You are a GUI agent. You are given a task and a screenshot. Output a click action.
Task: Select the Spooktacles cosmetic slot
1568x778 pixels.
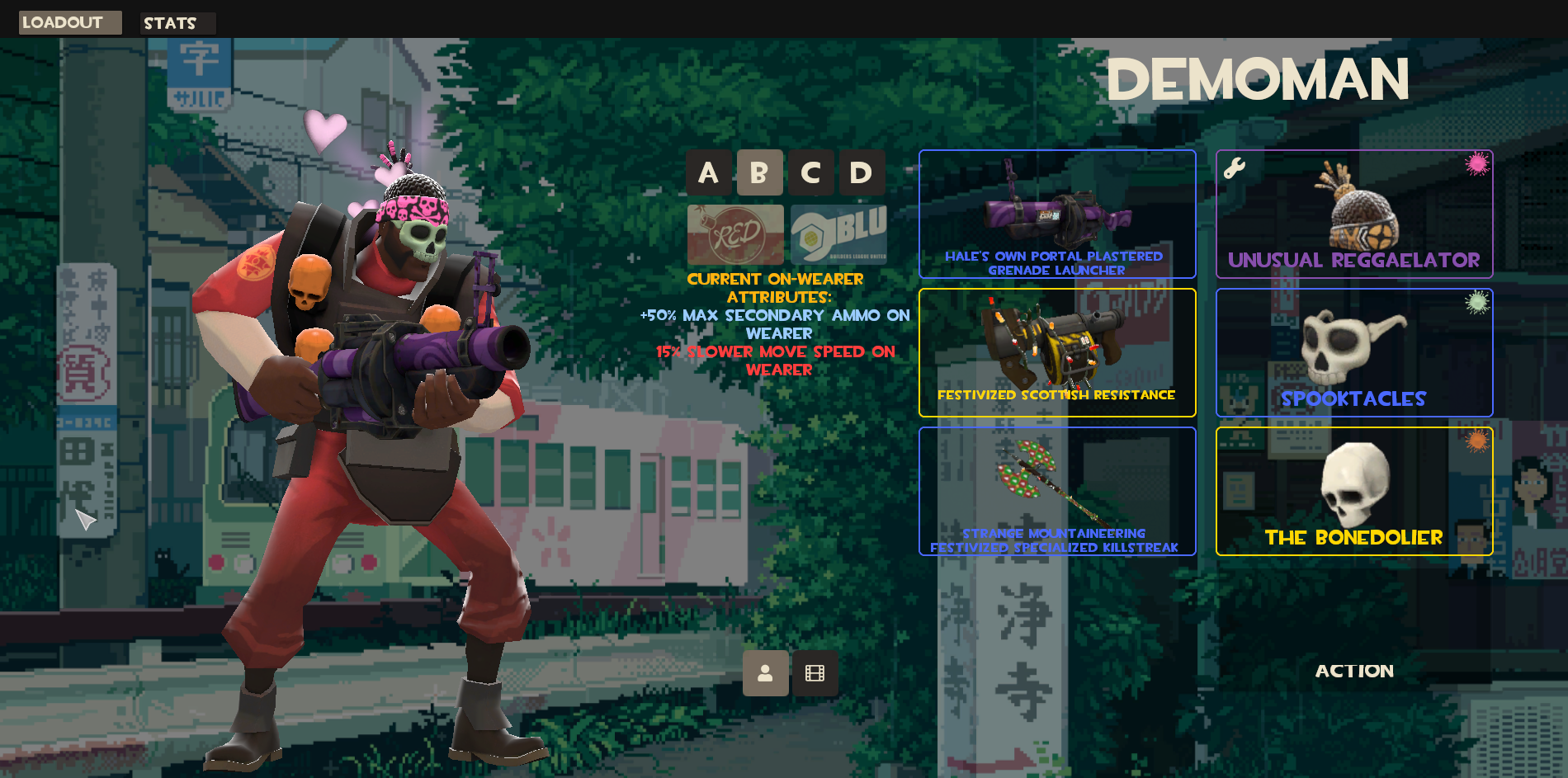coord(1353,352)
